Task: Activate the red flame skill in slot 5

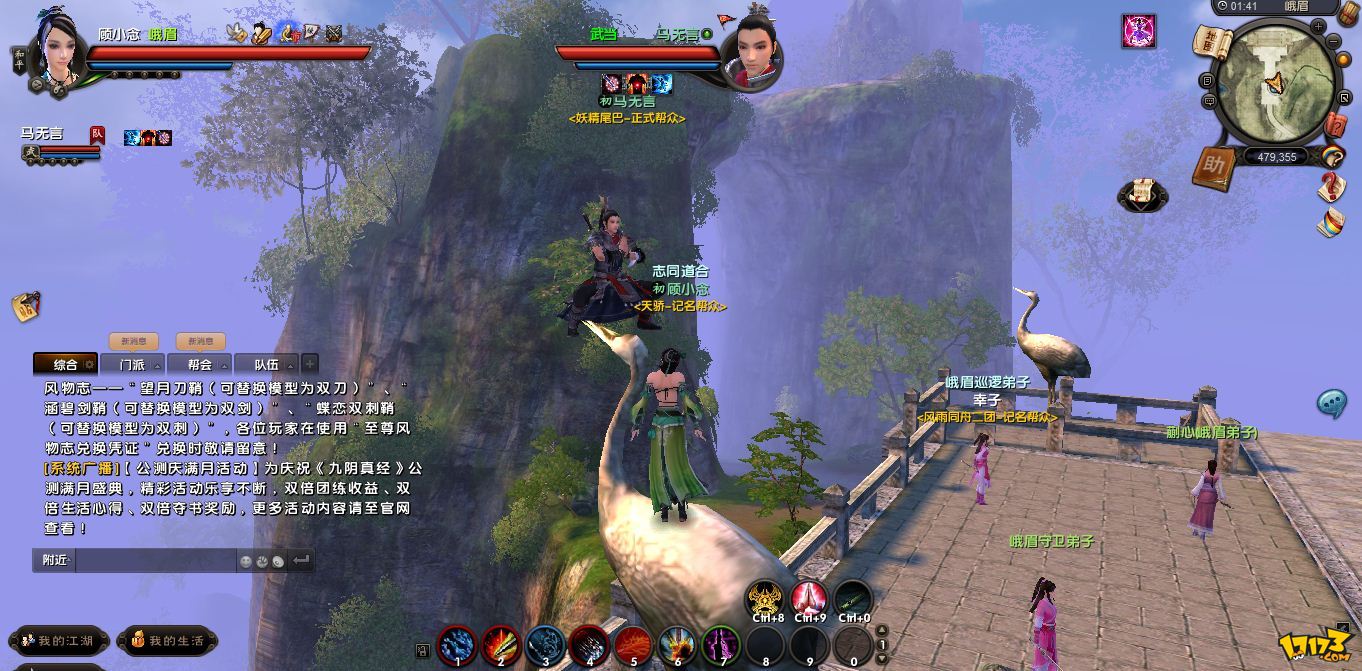Action: coord(633,644)
